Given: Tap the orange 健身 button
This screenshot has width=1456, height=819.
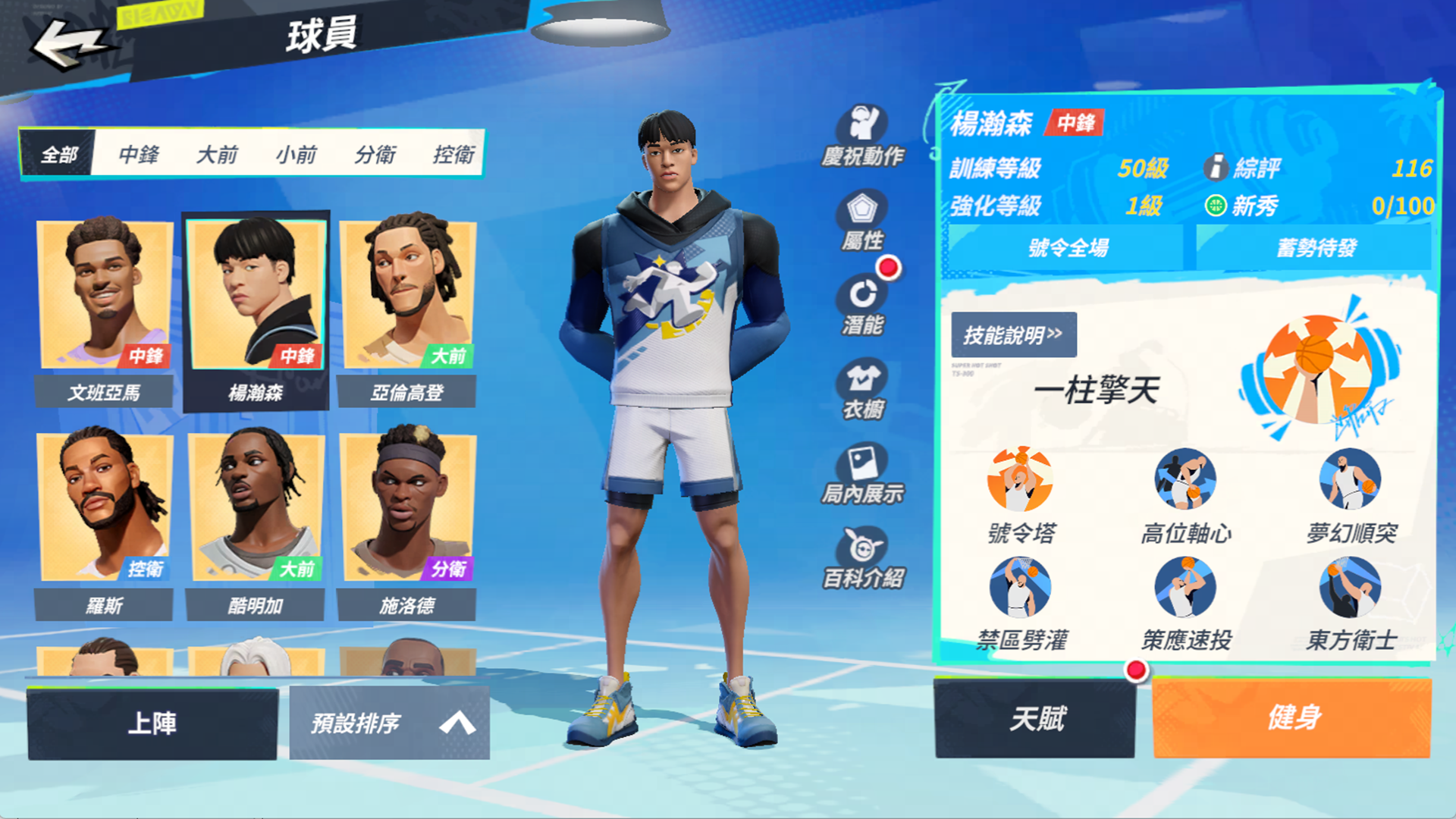Looking at the screenshot, I should pyautogui.click(x=1292, y=718).
